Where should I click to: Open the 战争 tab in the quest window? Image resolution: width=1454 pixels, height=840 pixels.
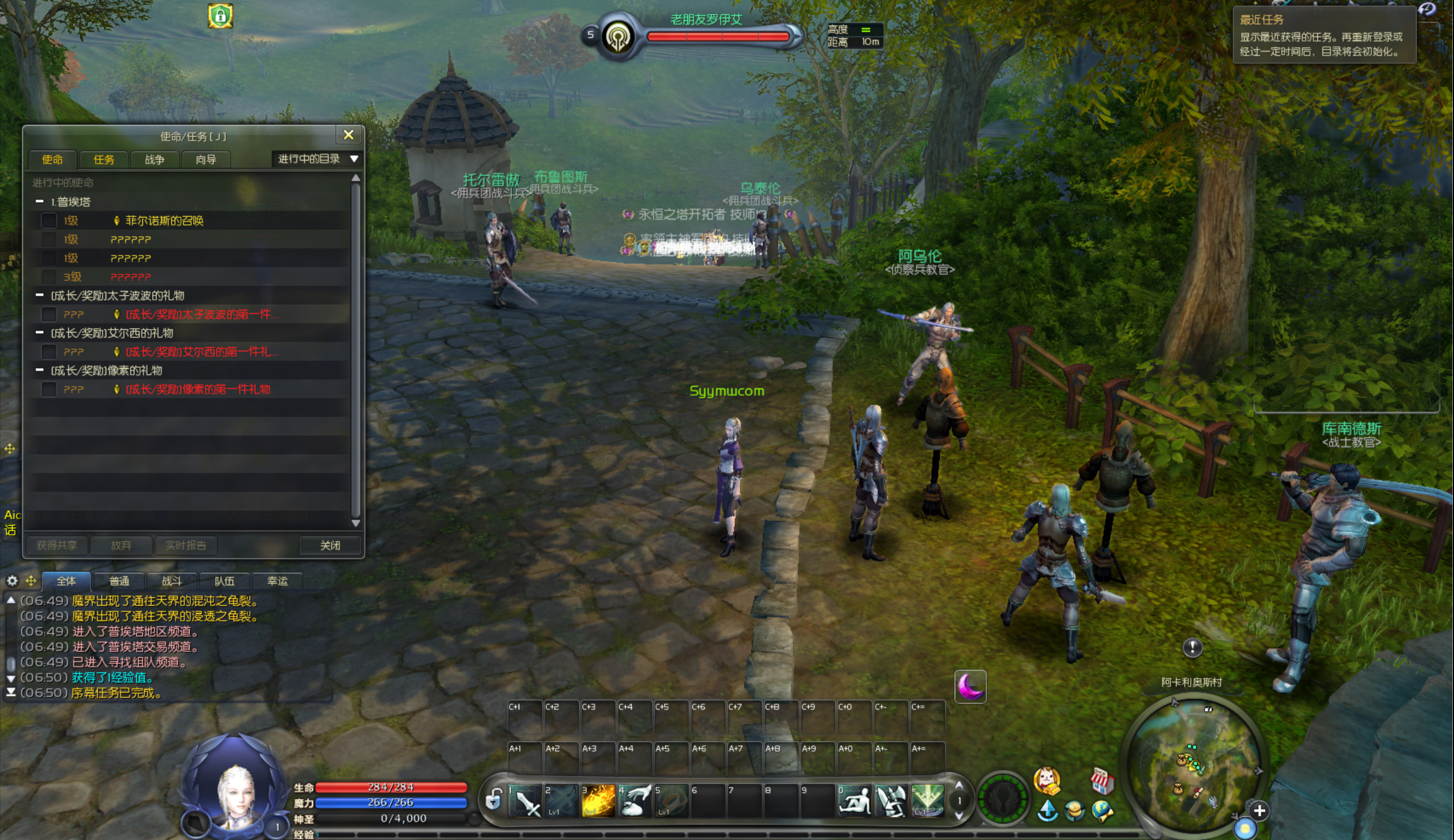pyautogui.click(x=154, y=160)
